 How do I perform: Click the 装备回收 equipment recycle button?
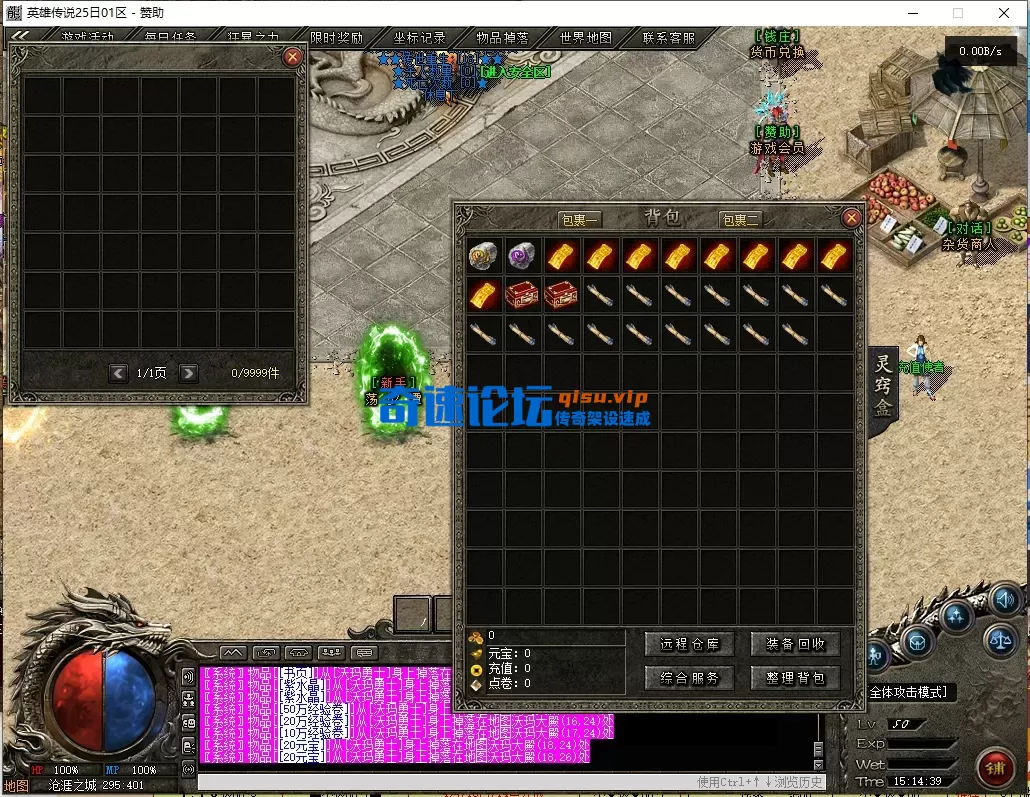coord(795,645)
